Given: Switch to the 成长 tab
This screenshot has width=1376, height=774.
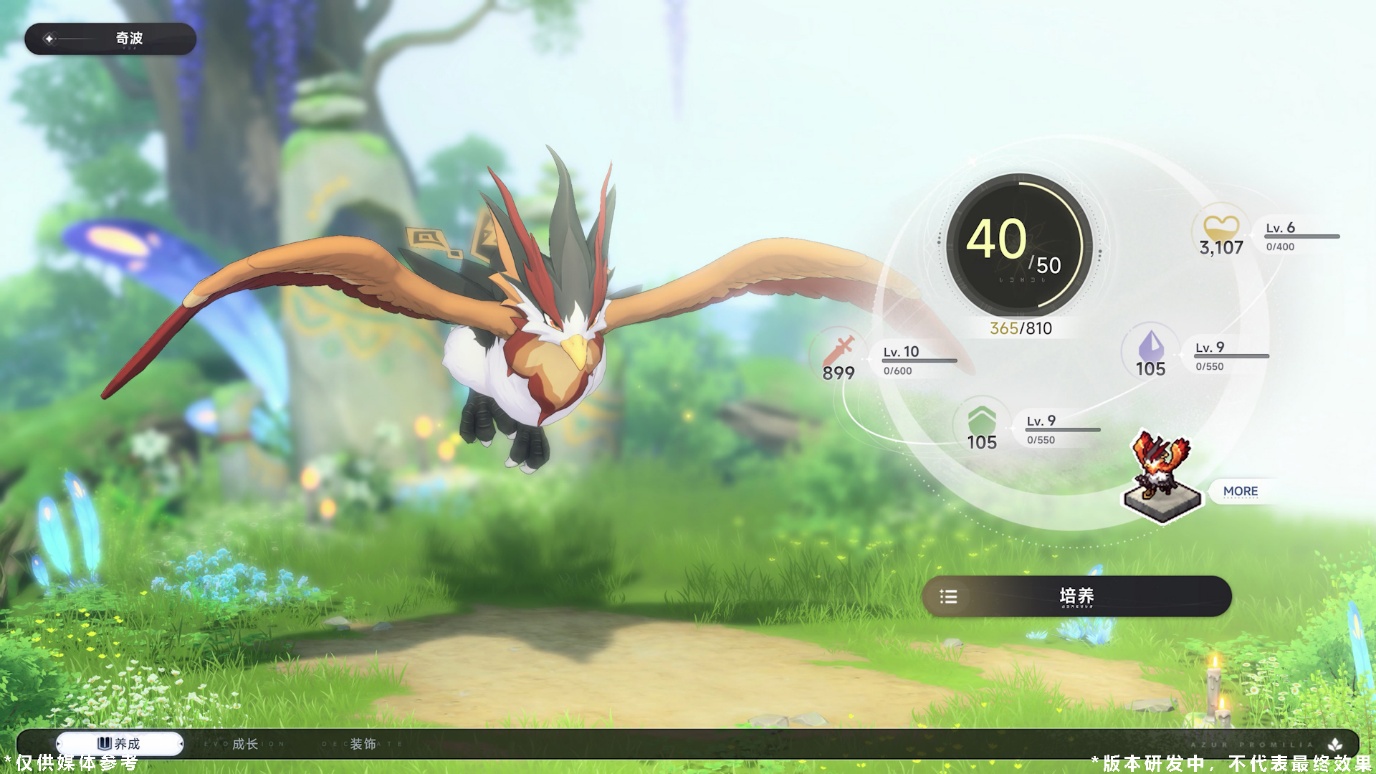Looking at the screenshot, I should 245,744.
